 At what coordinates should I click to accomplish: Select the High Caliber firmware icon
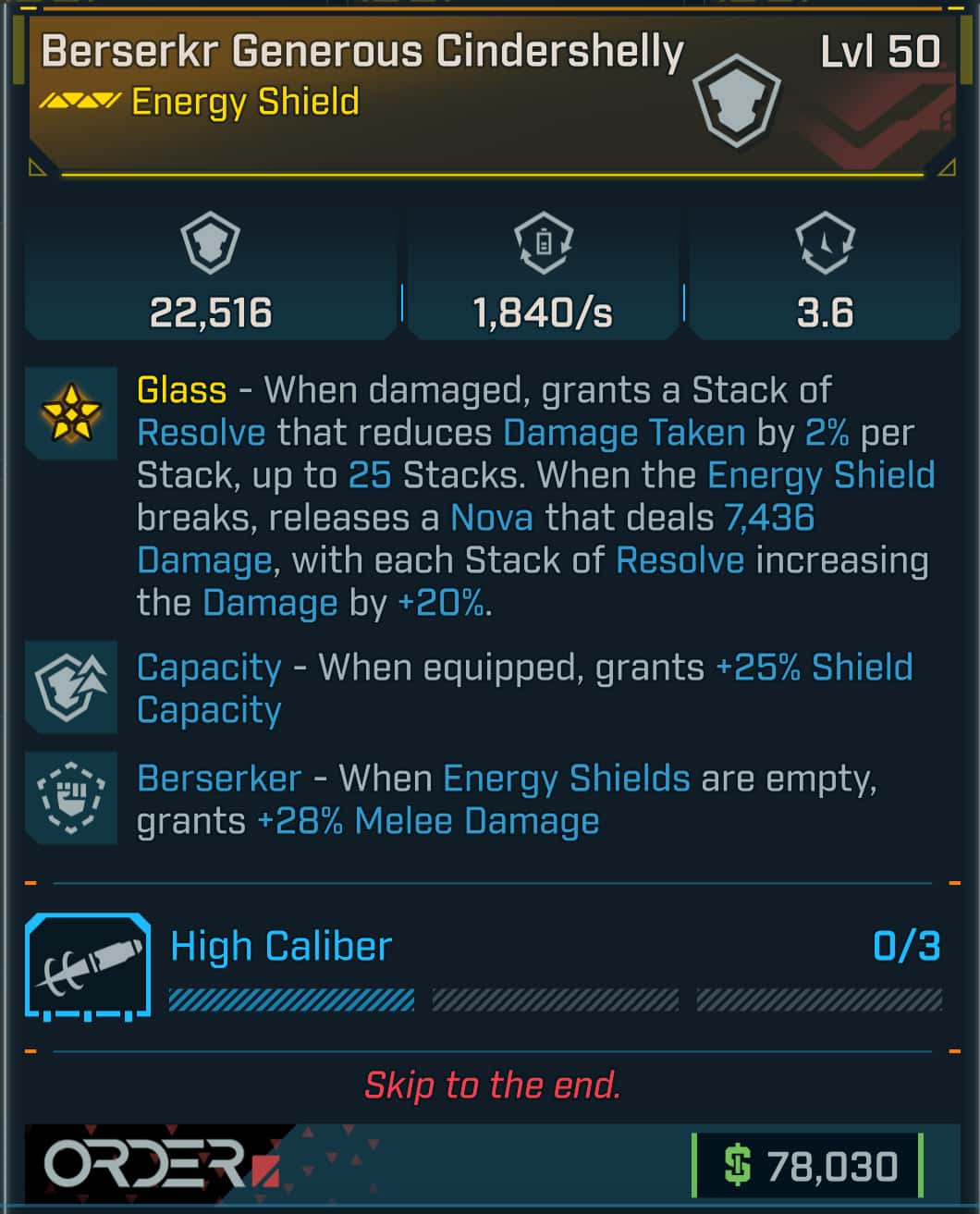(89, 966)
